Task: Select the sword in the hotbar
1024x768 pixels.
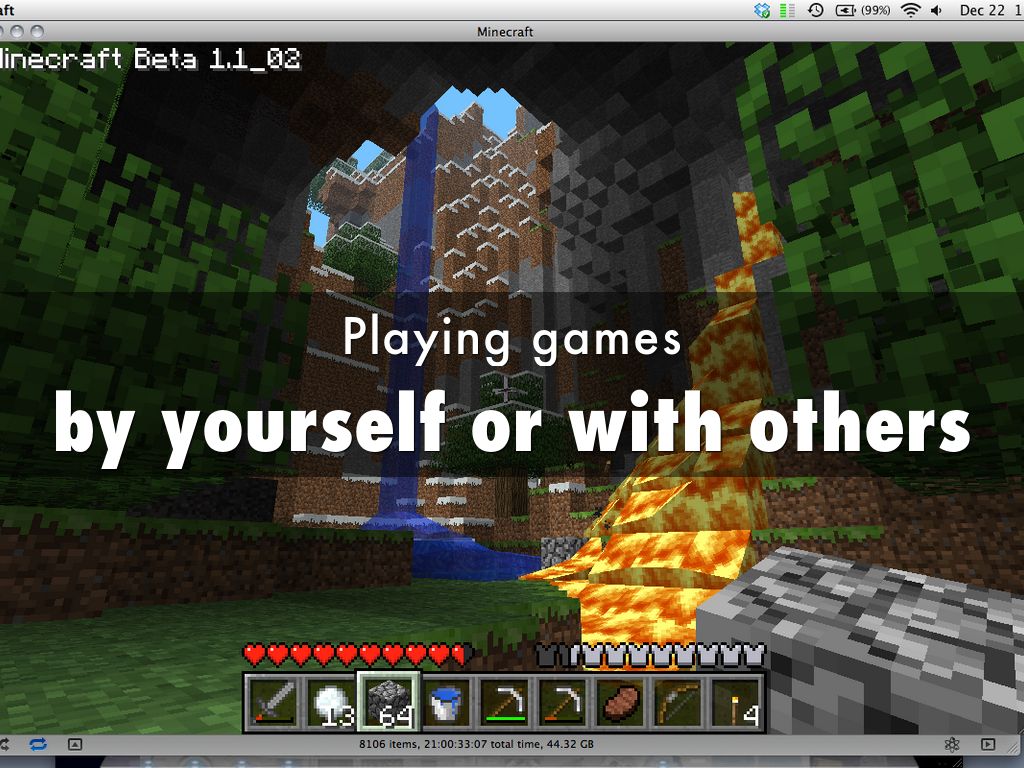Action: click(270, 701)
